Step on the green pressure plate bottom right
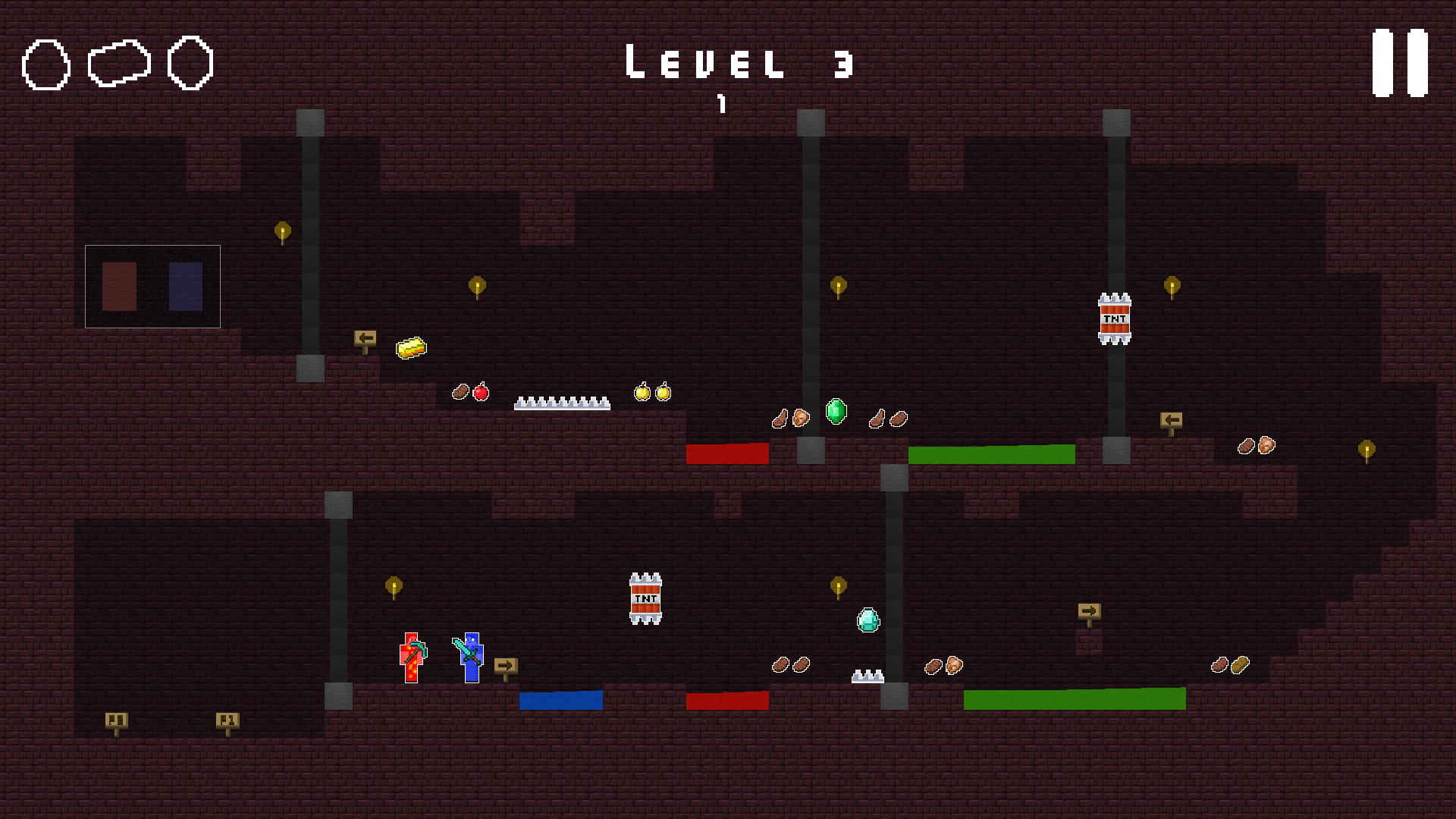 pyautogui.click(x=1075, y=698)
